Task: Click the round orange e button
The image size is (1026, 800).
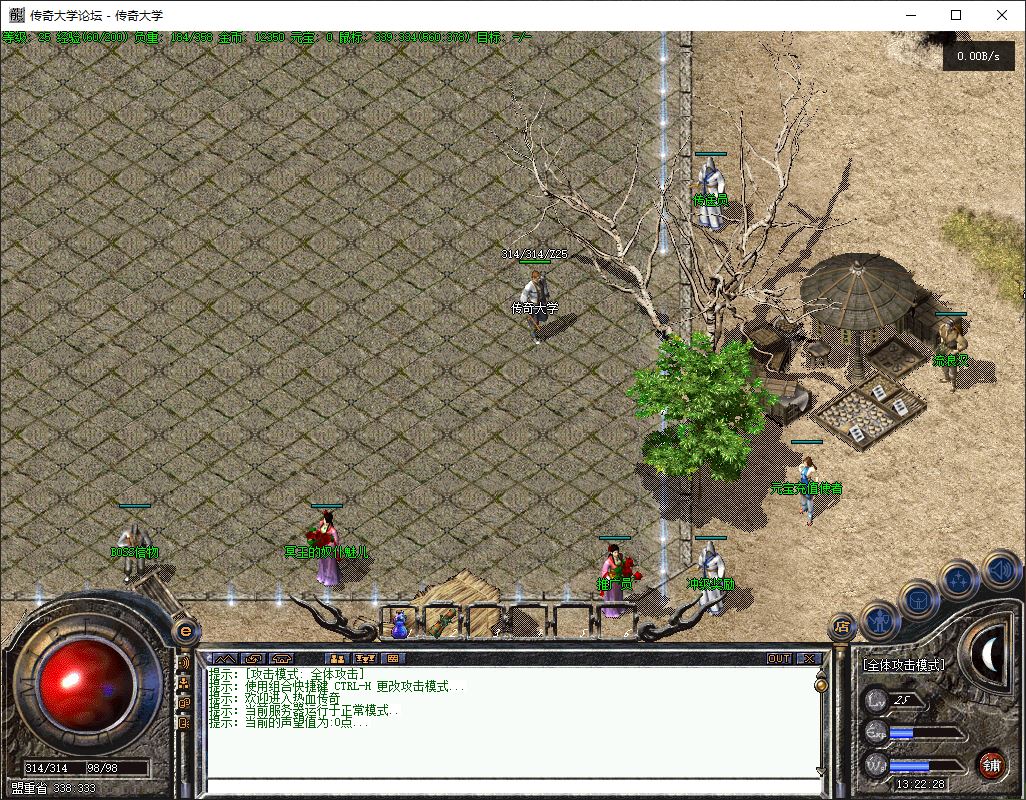Action: coord(184,631)
